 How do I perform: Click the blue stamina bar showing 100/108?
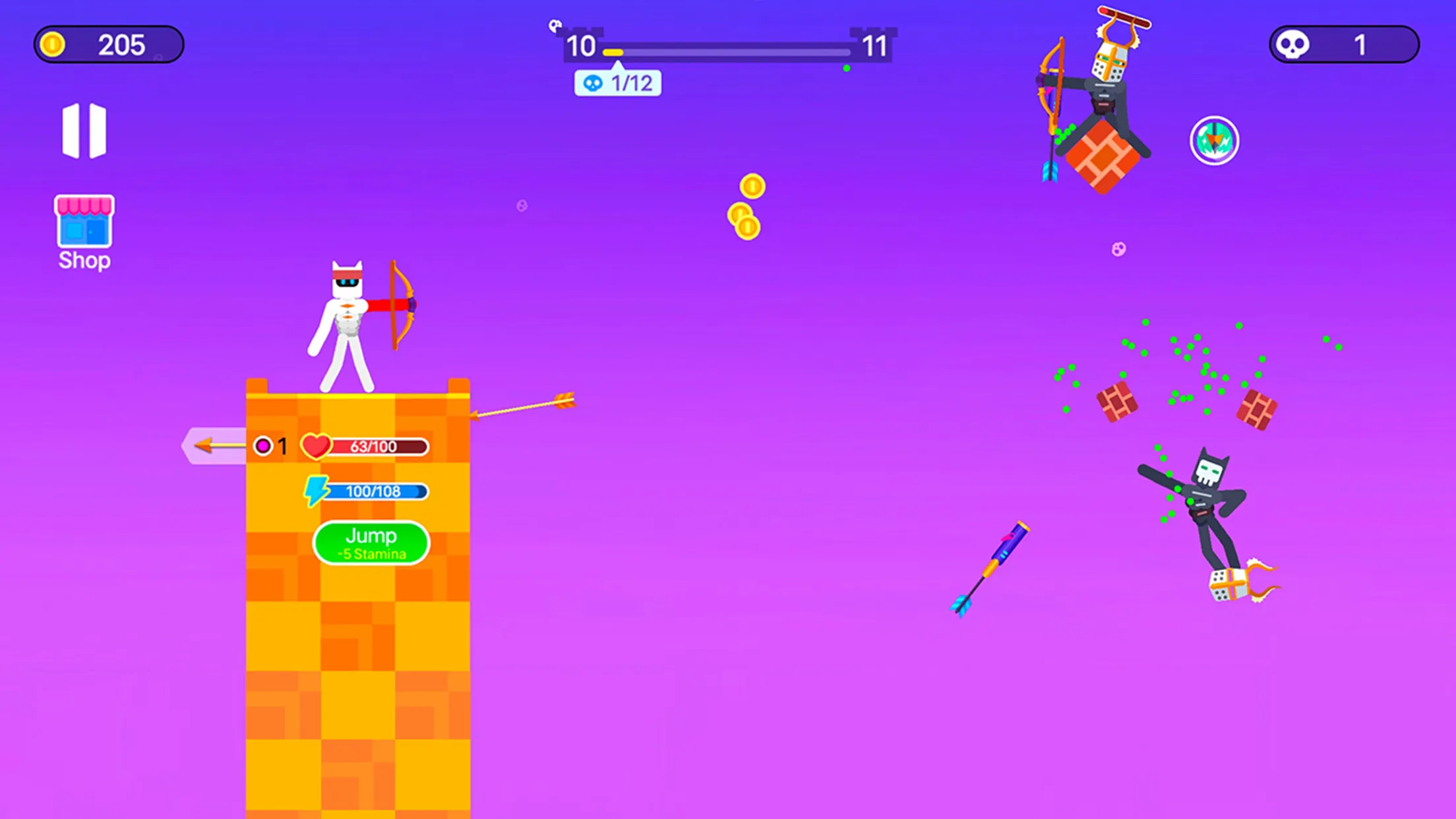coord(378,491)
